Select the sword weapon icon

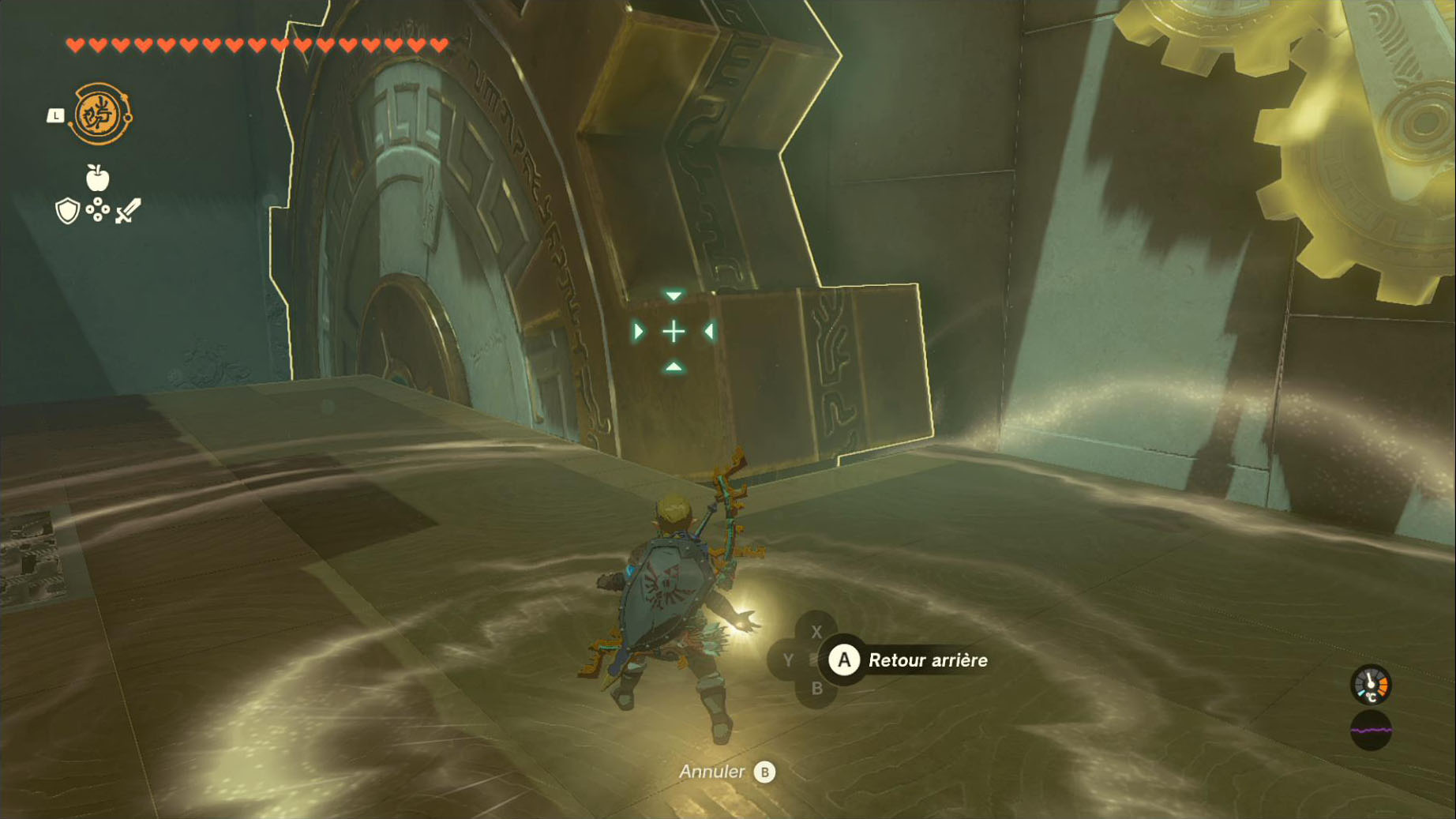pyautogui.click(x=128, y=211)
